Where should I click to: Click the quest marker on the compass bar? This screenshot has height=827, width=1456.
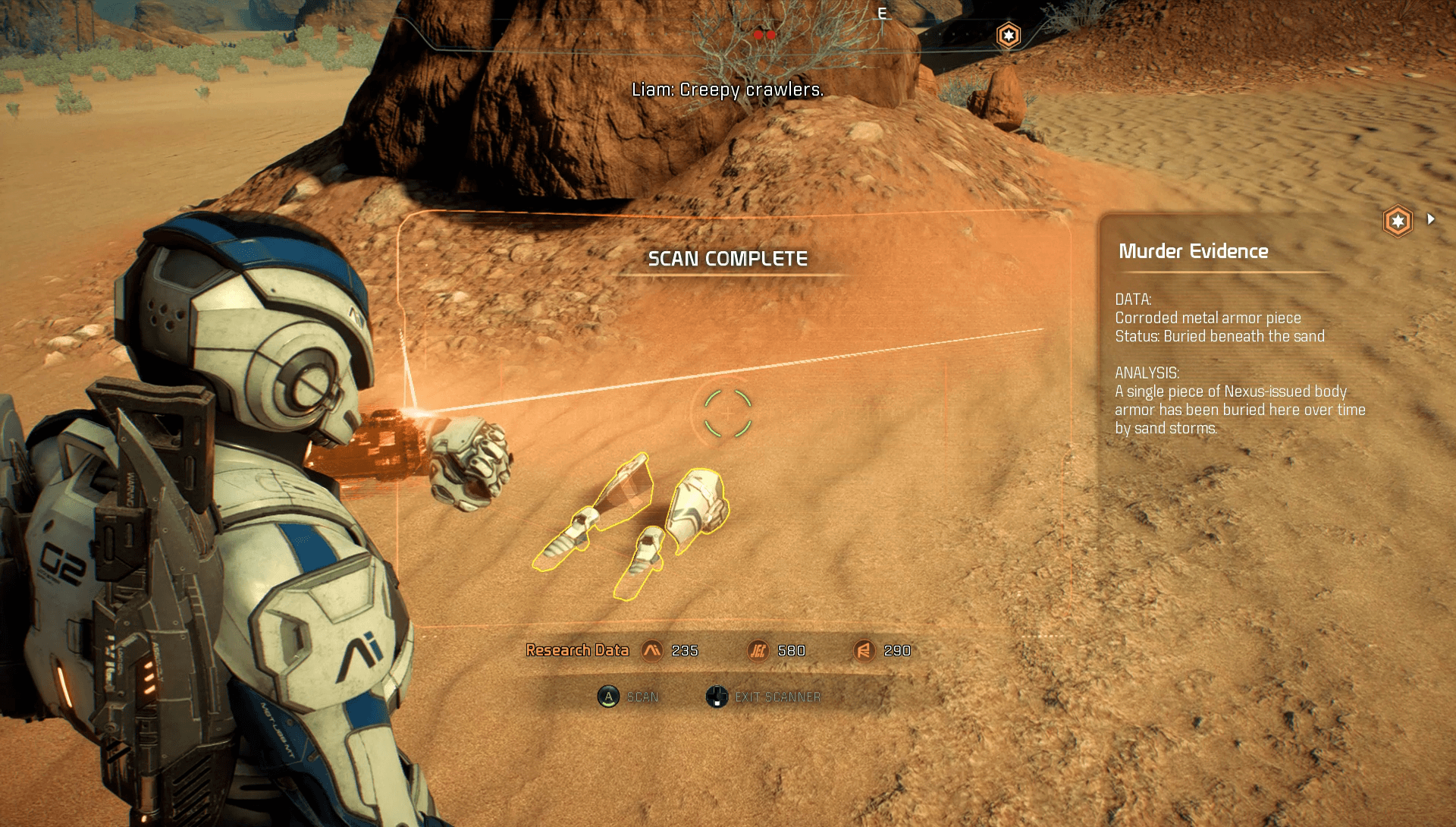click(x=1008, y=35)
